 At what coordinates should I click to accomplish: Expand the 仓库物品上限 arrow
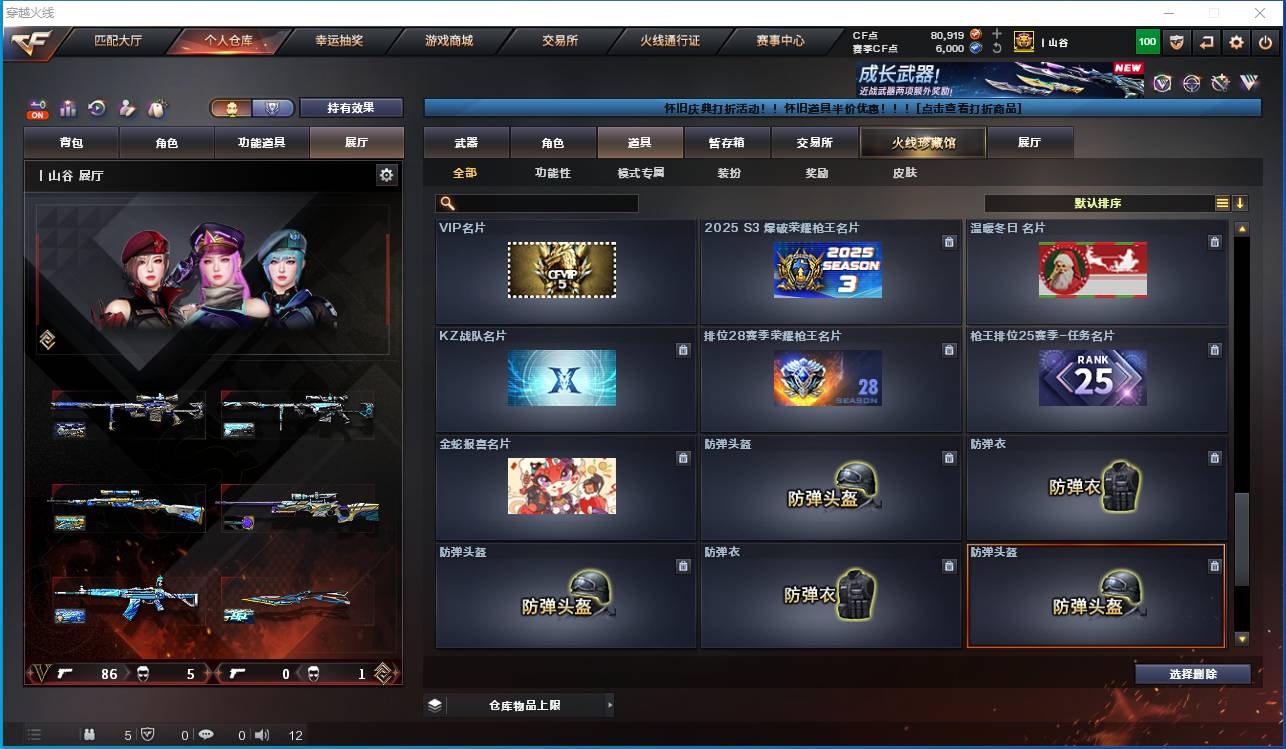point(610,705)
